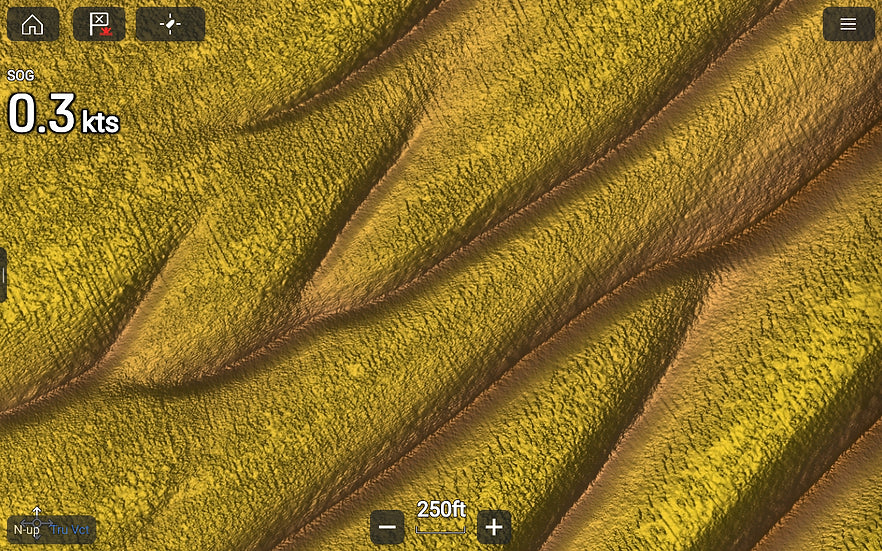Expand the side panel pull handle

point(4,276)
